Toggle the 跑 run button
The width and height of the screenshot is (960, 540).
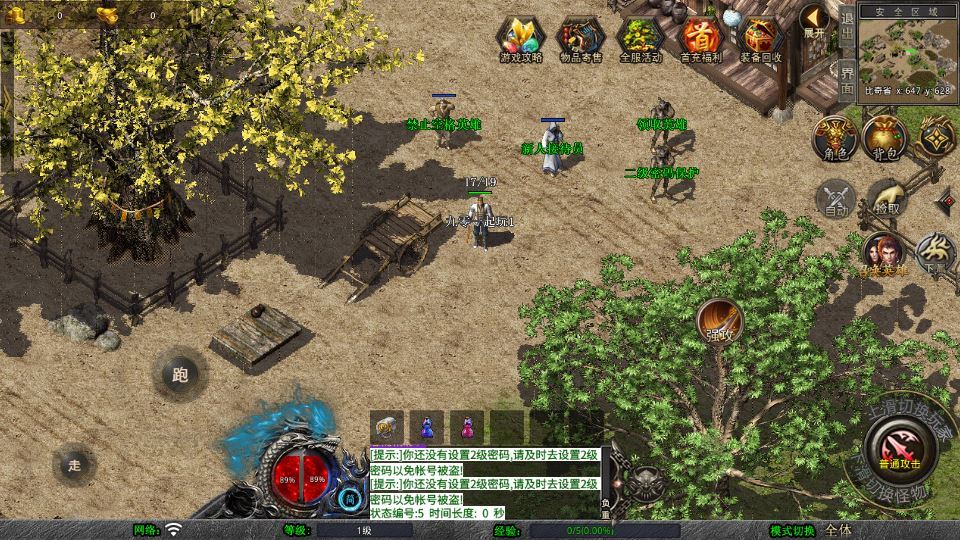[x=180, y=375]
